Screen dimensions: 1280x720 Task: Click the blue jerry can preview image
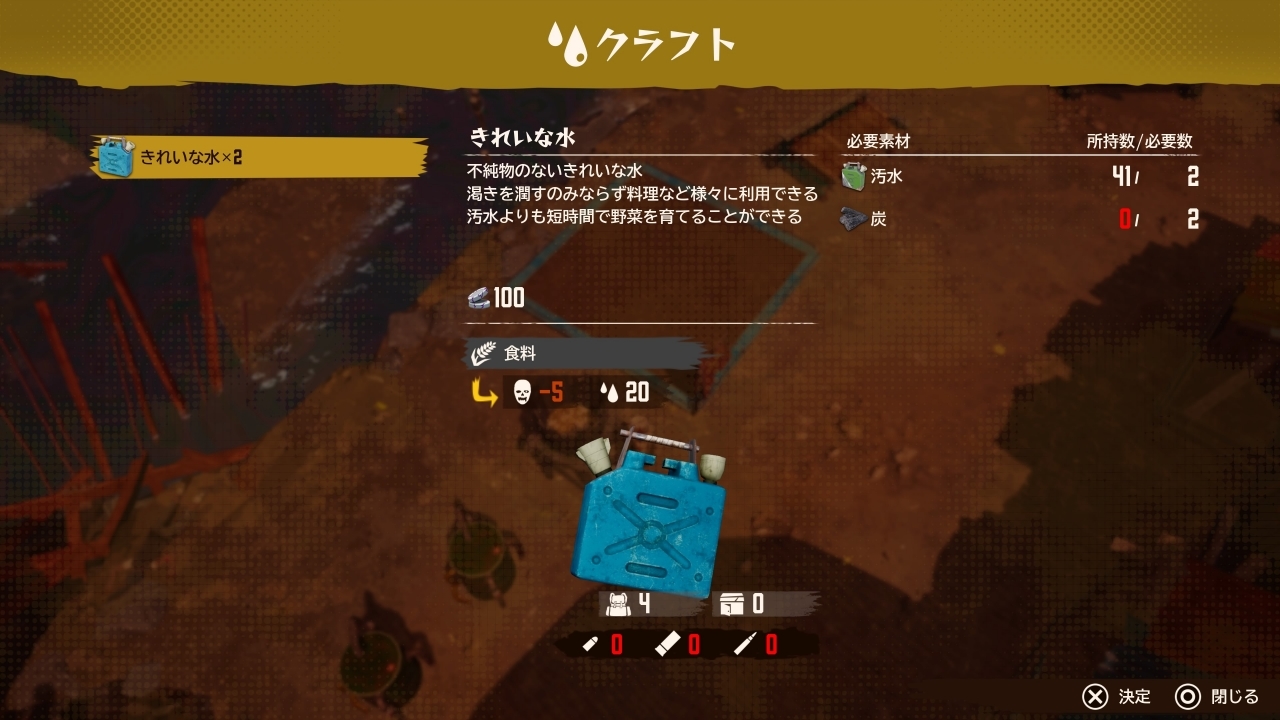click(650, 525)
